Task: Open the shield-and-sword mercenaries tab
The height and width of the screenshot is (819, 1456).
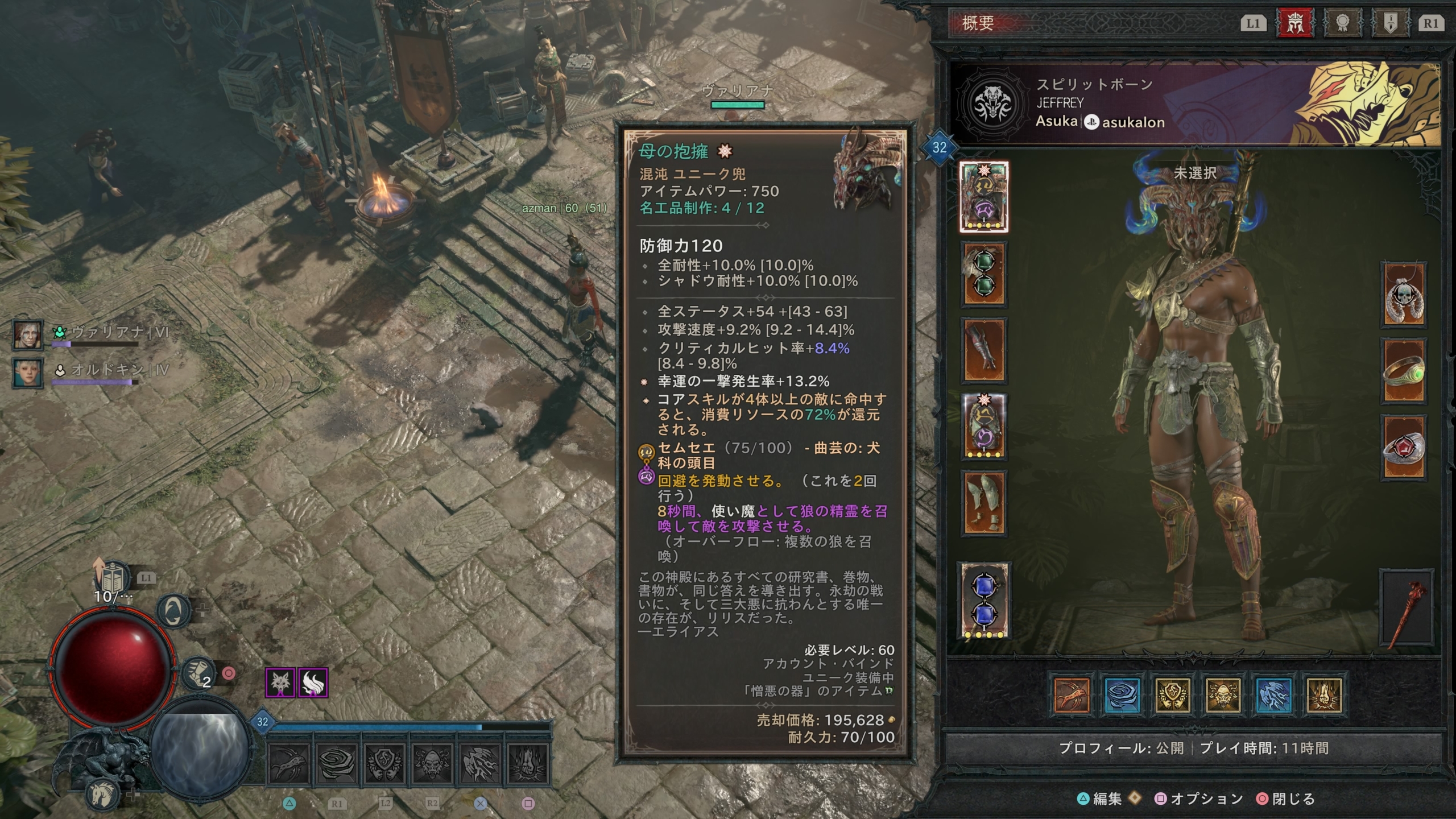Action: [x=1389, y=23]
